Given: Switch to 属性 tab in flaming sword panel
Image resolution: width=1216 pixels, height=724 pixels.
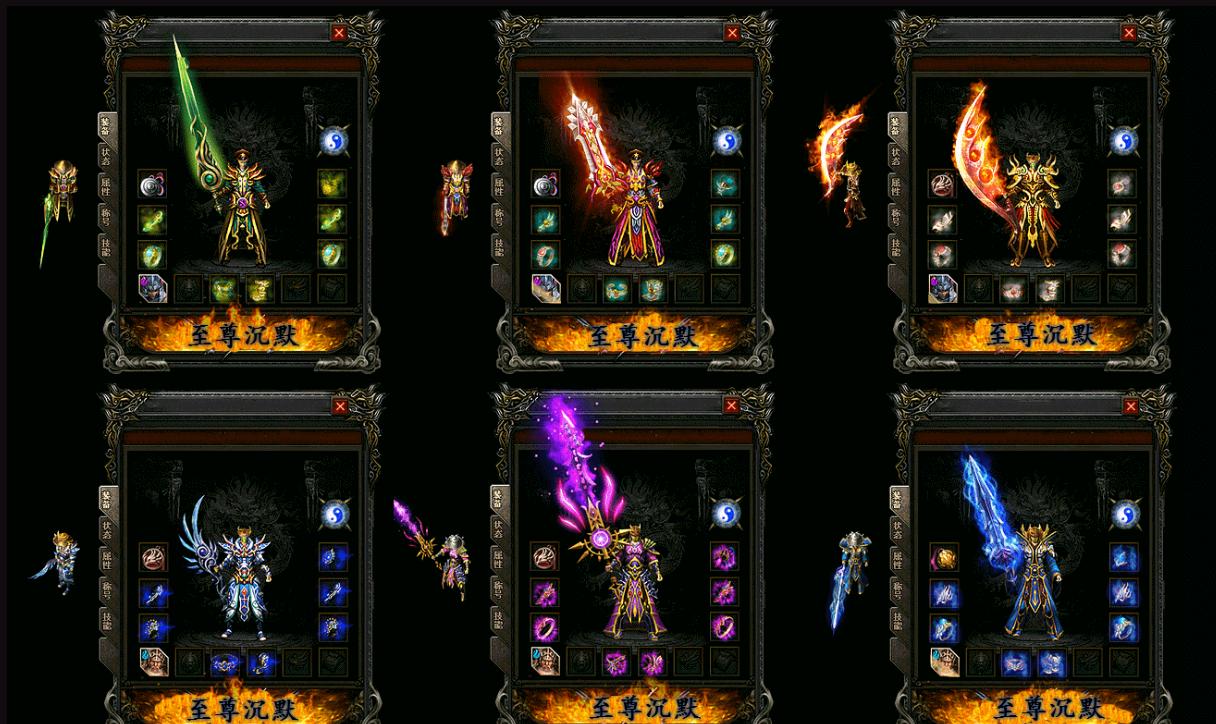Looking at the screenshot, I should tap(498, 188).
